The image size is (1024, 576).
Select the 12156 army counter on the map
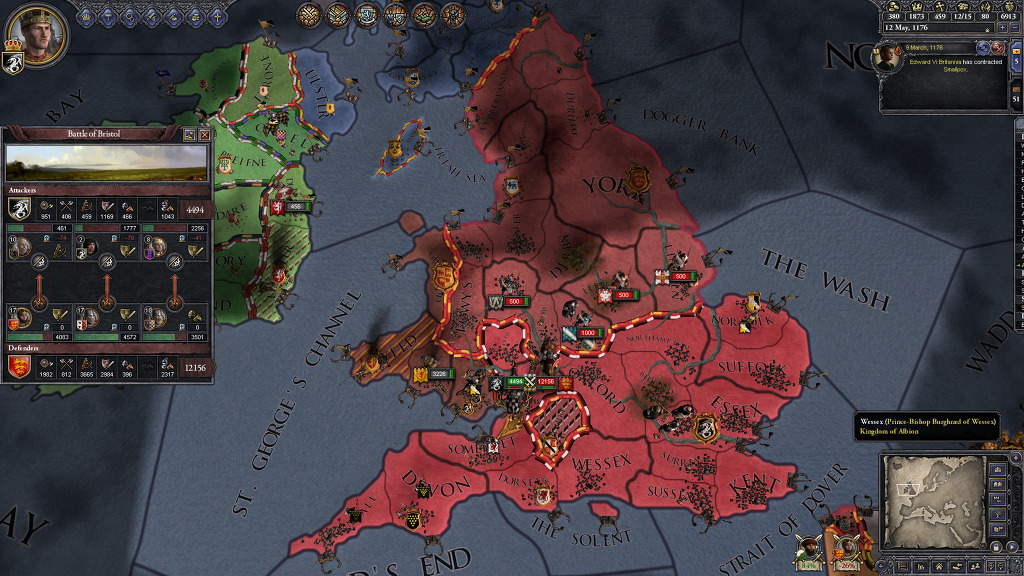pos(546,381)
